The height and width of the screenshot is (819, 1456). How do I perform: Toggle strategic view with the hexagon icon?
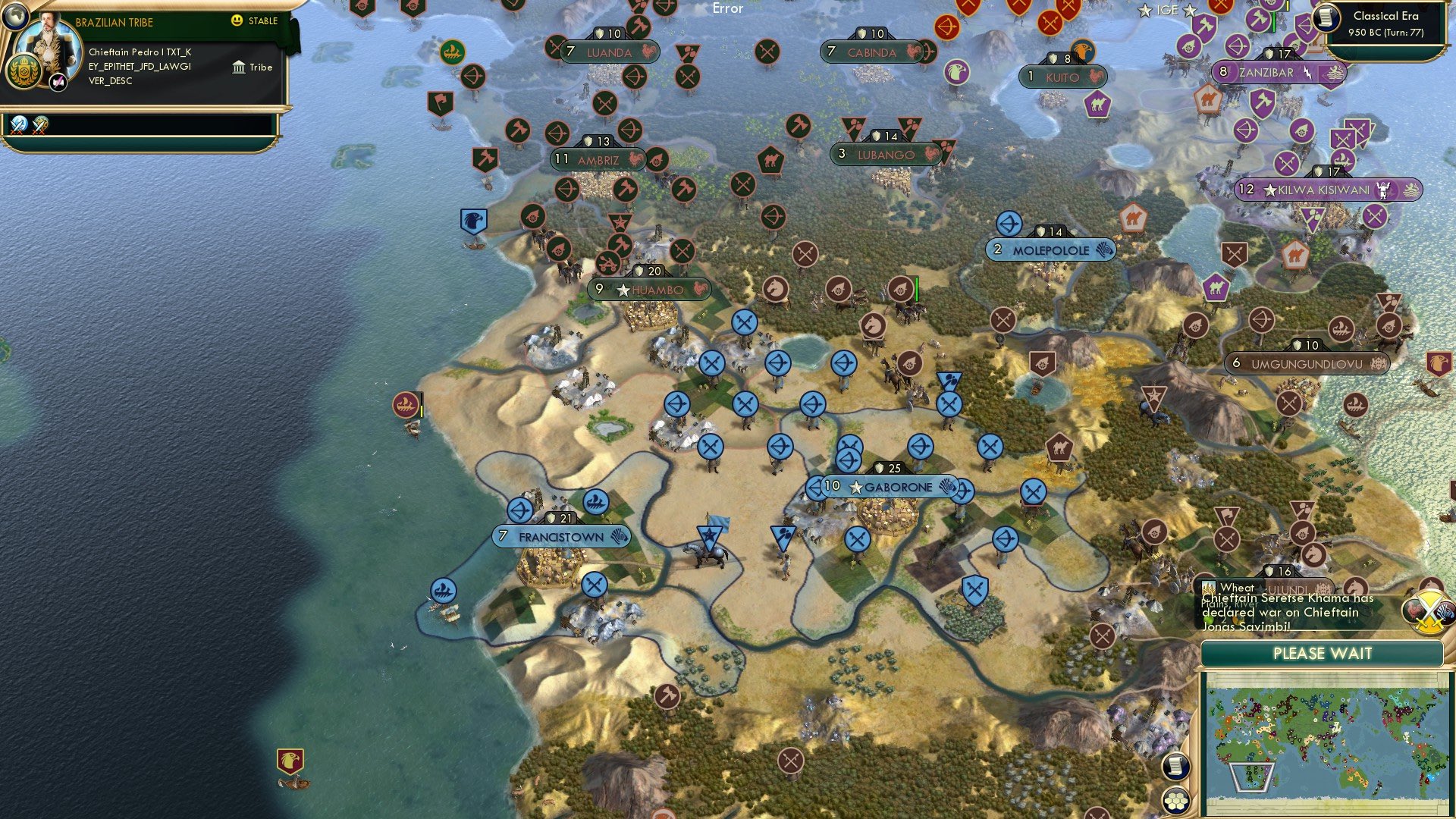coord(1176,801)
